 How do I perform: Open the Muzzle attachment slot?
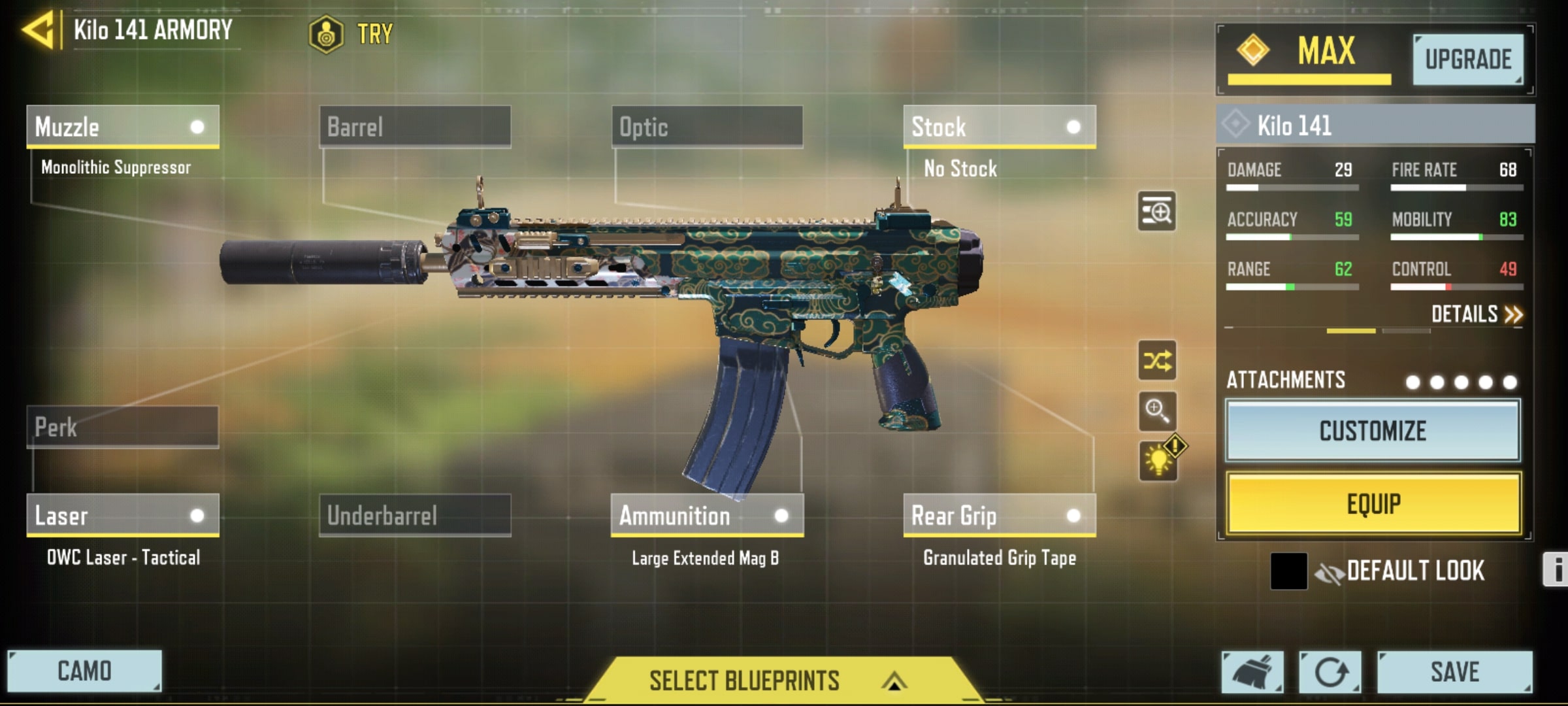pyautogui.click(x=122, y=127)
